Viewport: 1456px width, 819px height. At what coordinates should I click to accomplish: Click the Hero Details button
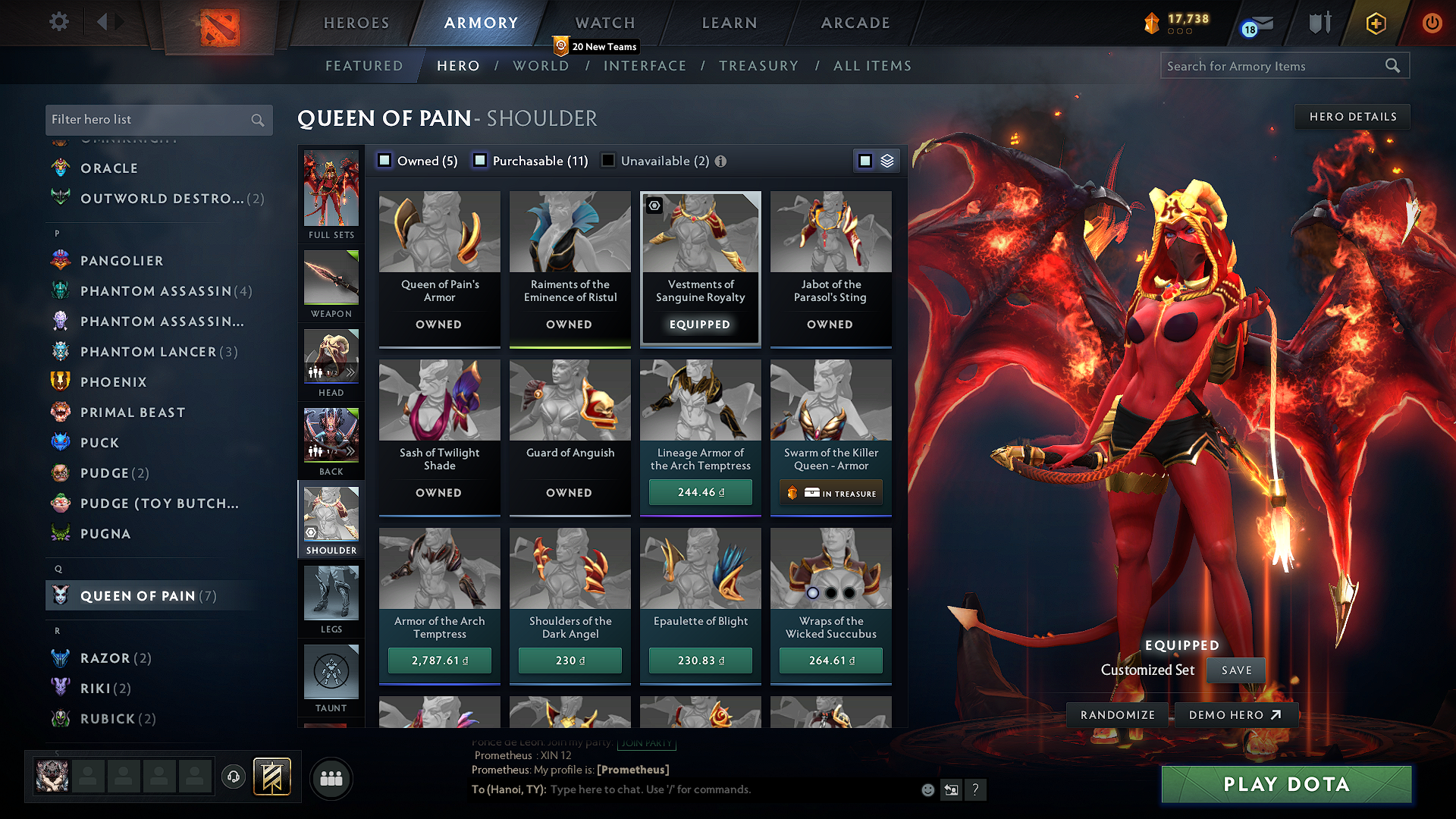(x=1352, y=116)
